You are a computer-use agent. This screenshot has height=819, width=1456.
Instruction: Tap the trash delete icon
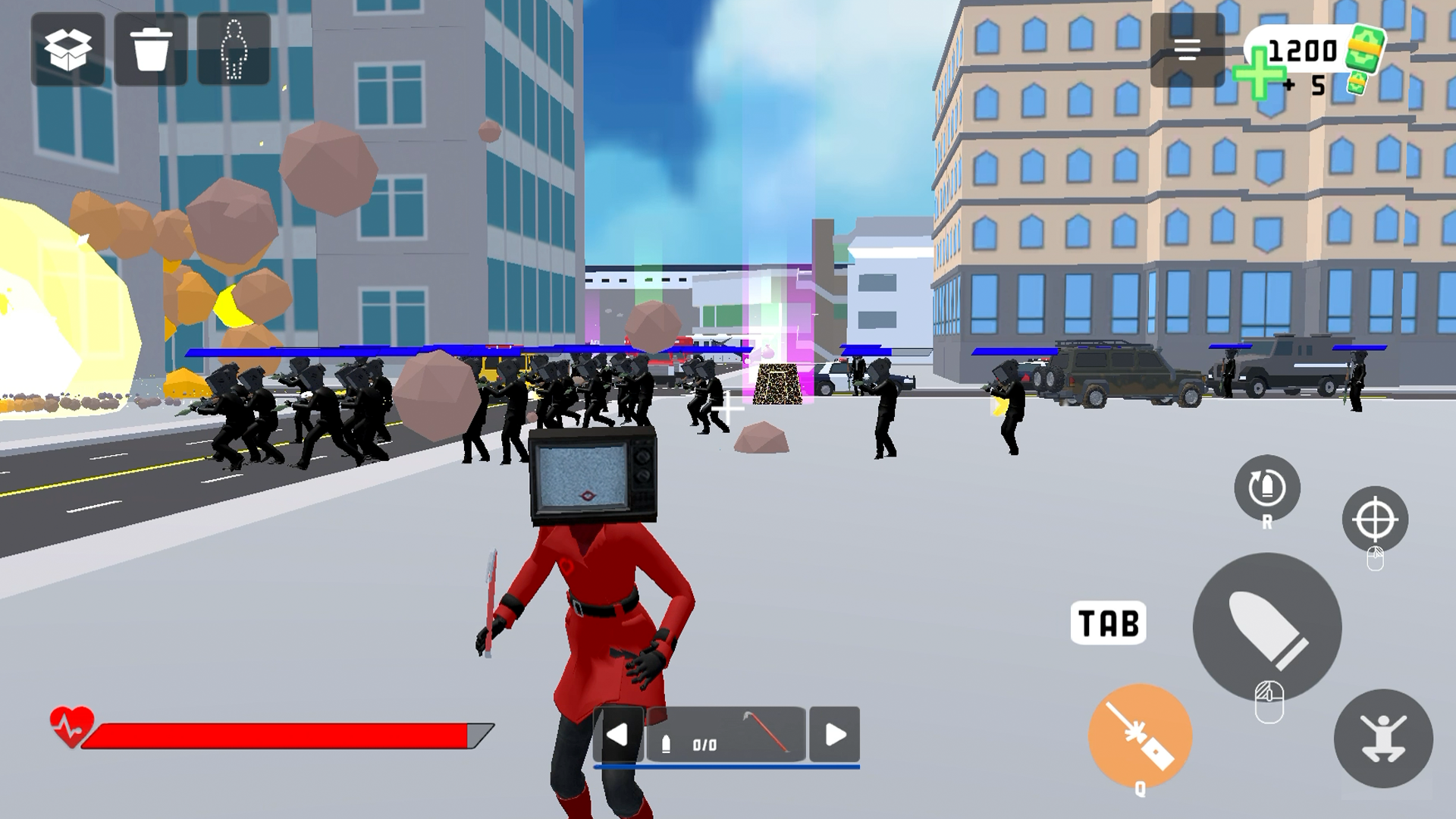click(149, 50)
